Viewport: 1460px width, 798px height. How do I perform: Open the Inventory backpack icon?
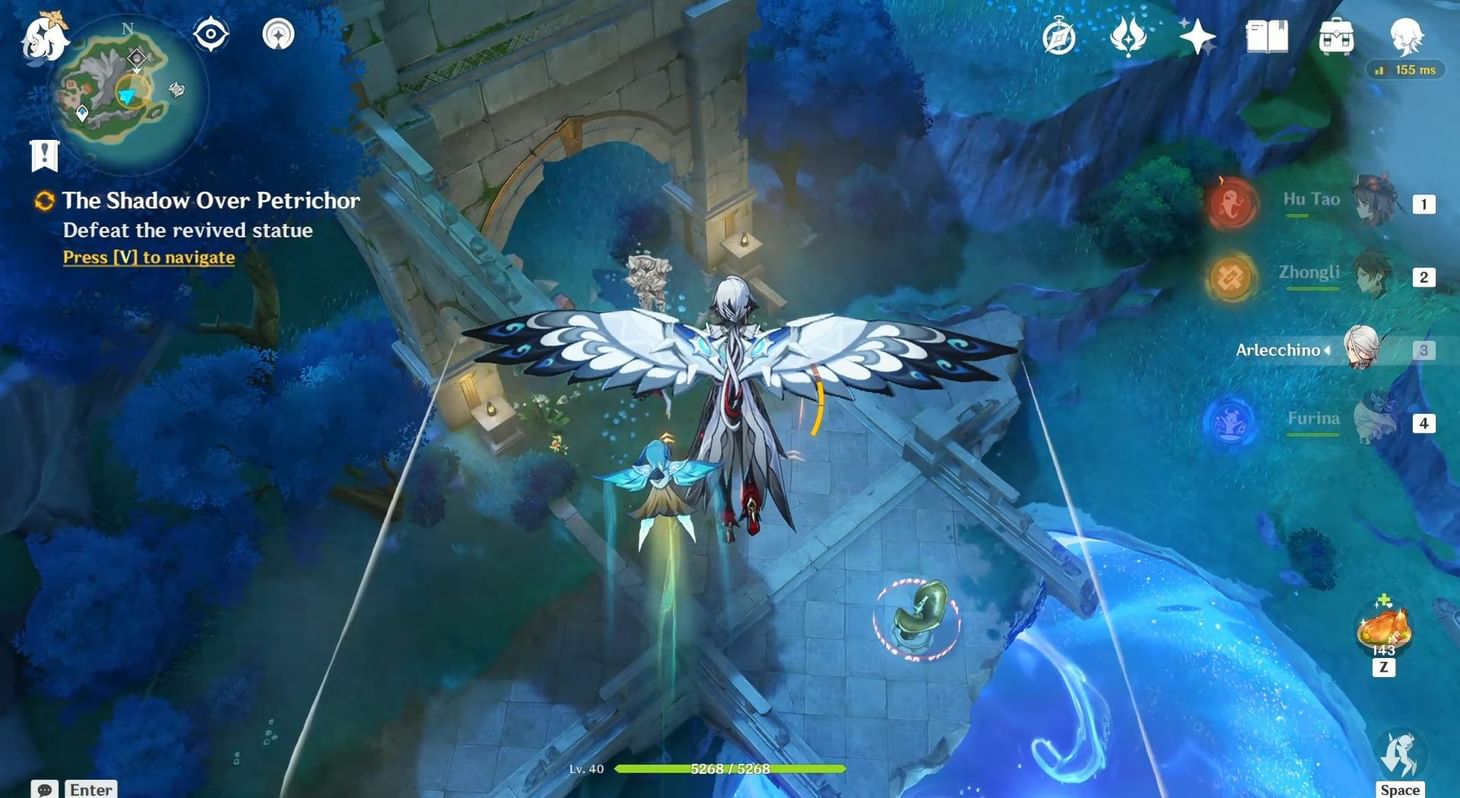[1336, 36]
